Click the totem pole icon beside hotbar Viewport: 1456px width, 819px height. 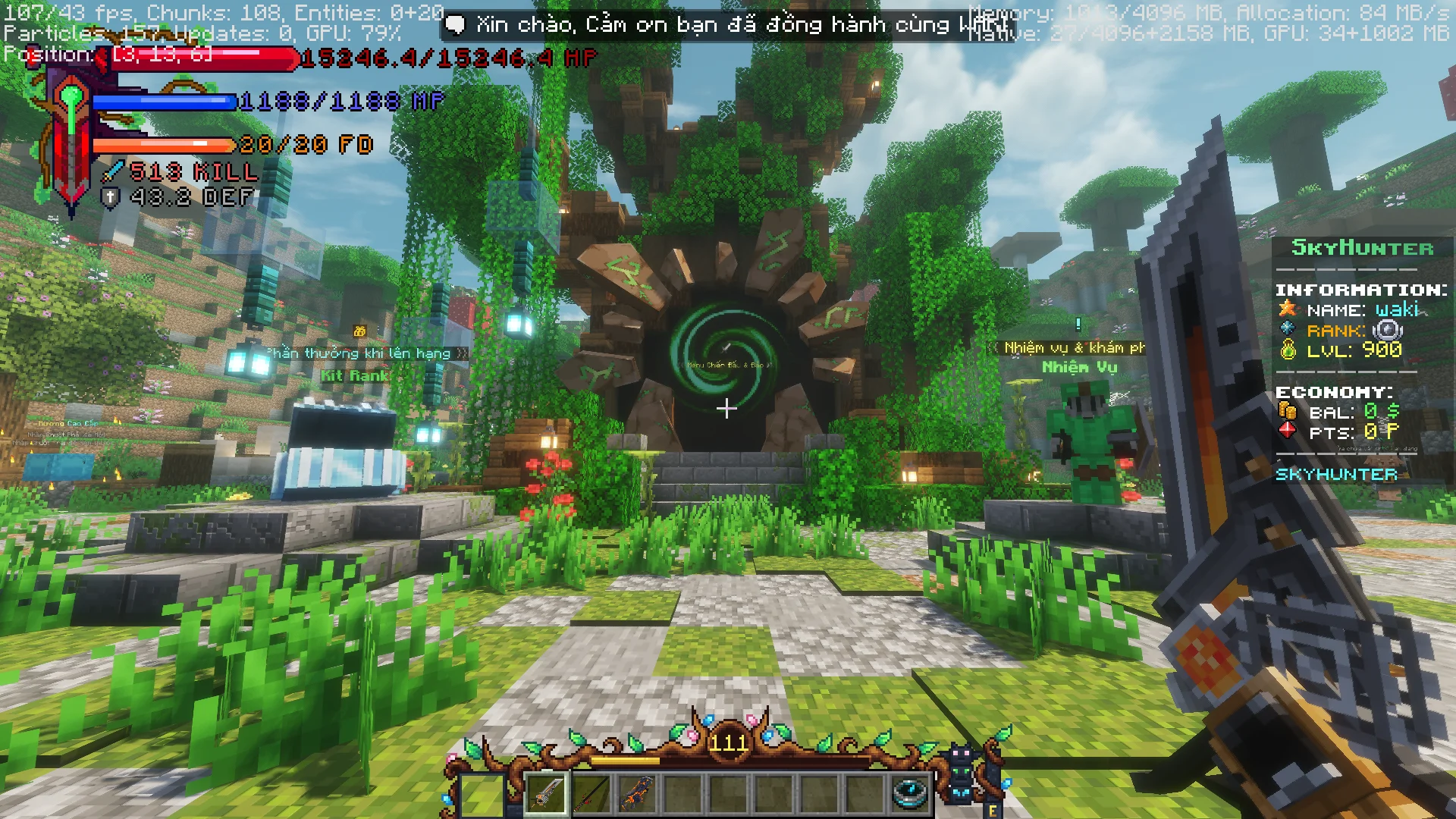(962, 773)
